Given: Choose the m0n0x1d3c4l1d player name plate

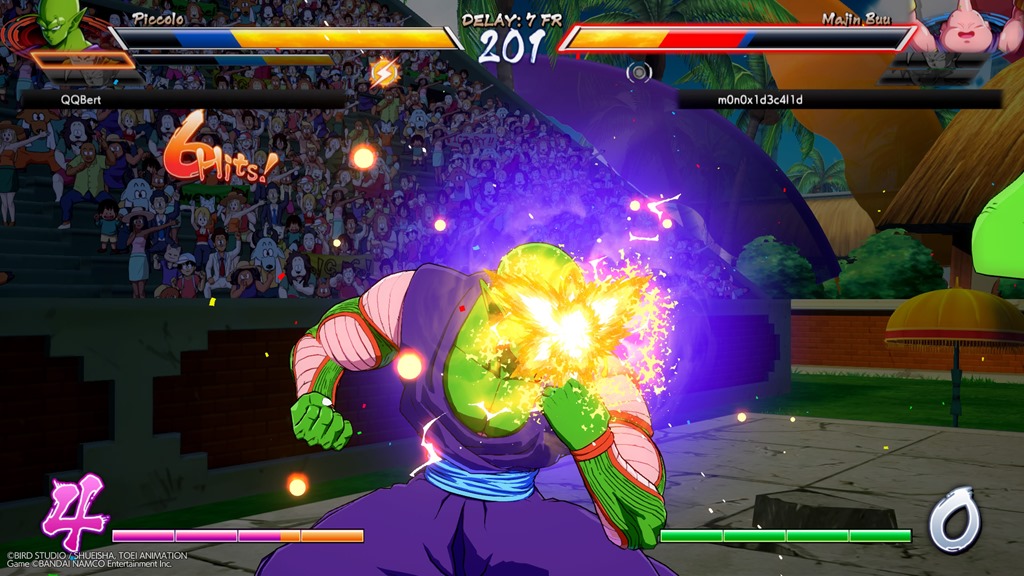Looking at the screenshot, I should coord(838,100).
